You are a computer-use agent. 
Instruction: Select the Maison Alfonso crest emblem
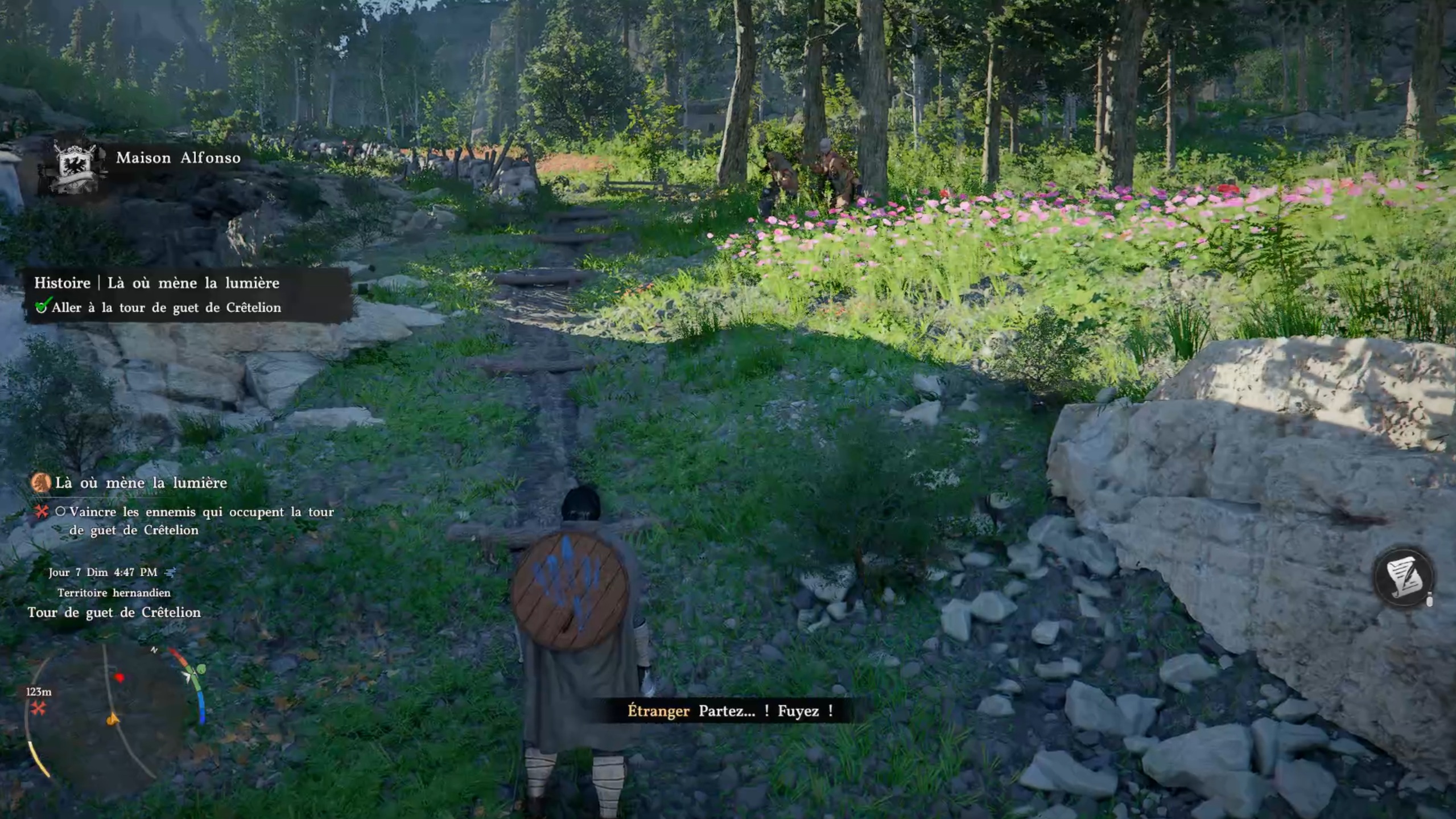74,165
